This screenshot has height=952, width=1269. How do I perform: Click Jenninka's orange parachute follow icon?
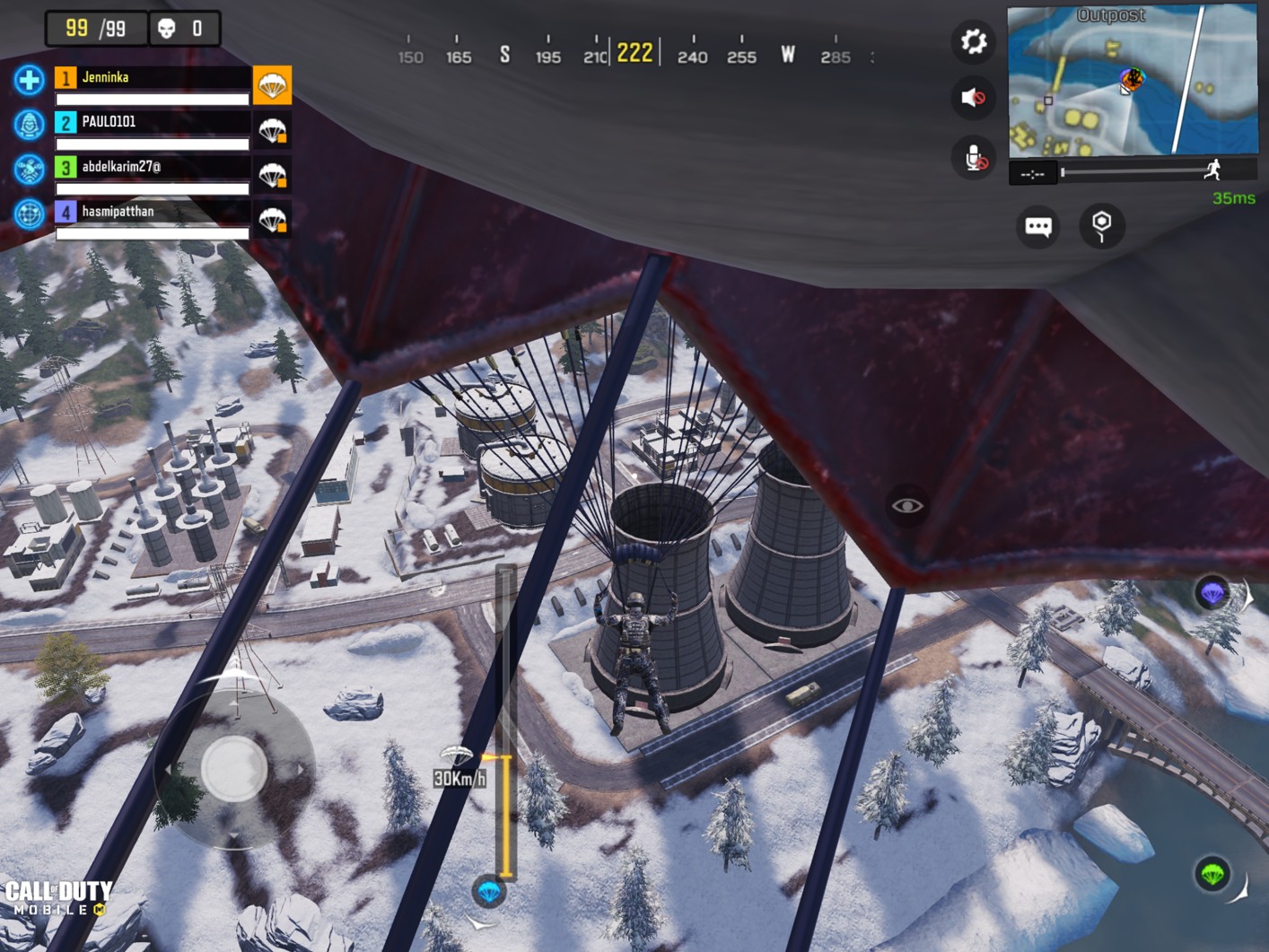(x=272, y=85)
